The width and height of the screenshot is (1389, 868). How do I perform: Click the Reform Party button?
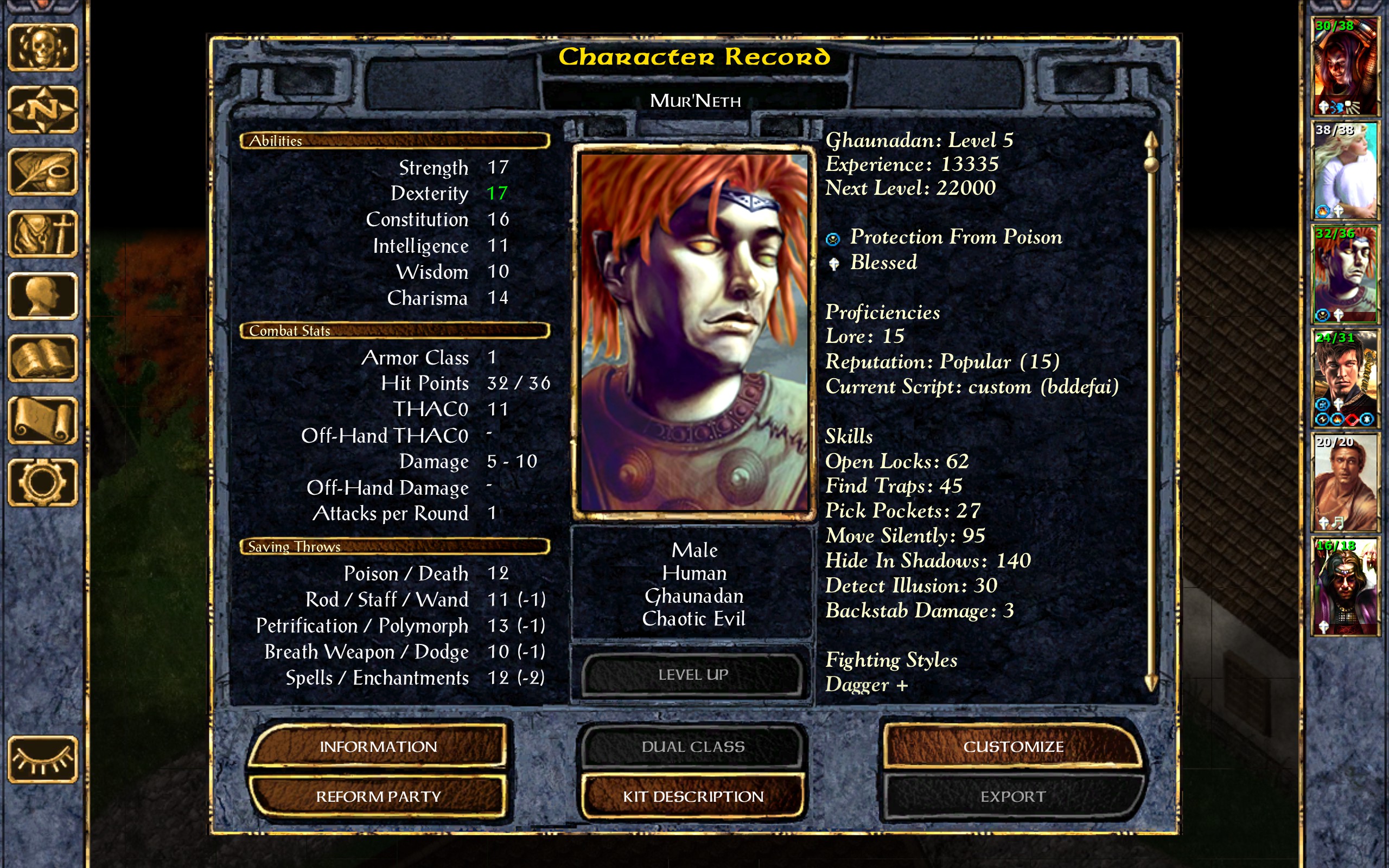378,796
